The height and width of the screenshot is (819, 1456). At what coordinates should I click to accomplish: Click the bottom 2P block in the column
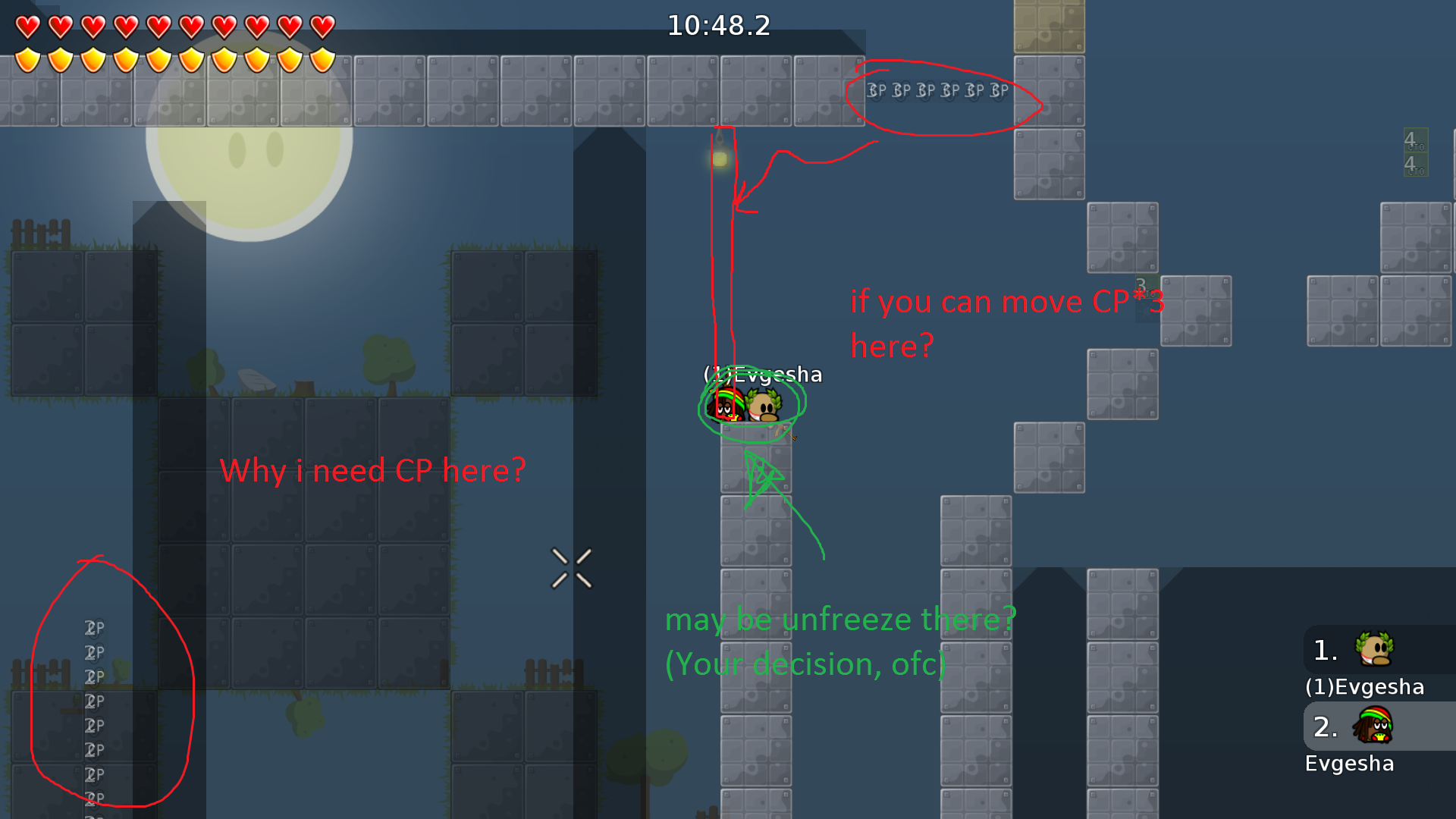click(x=93, y=798)
